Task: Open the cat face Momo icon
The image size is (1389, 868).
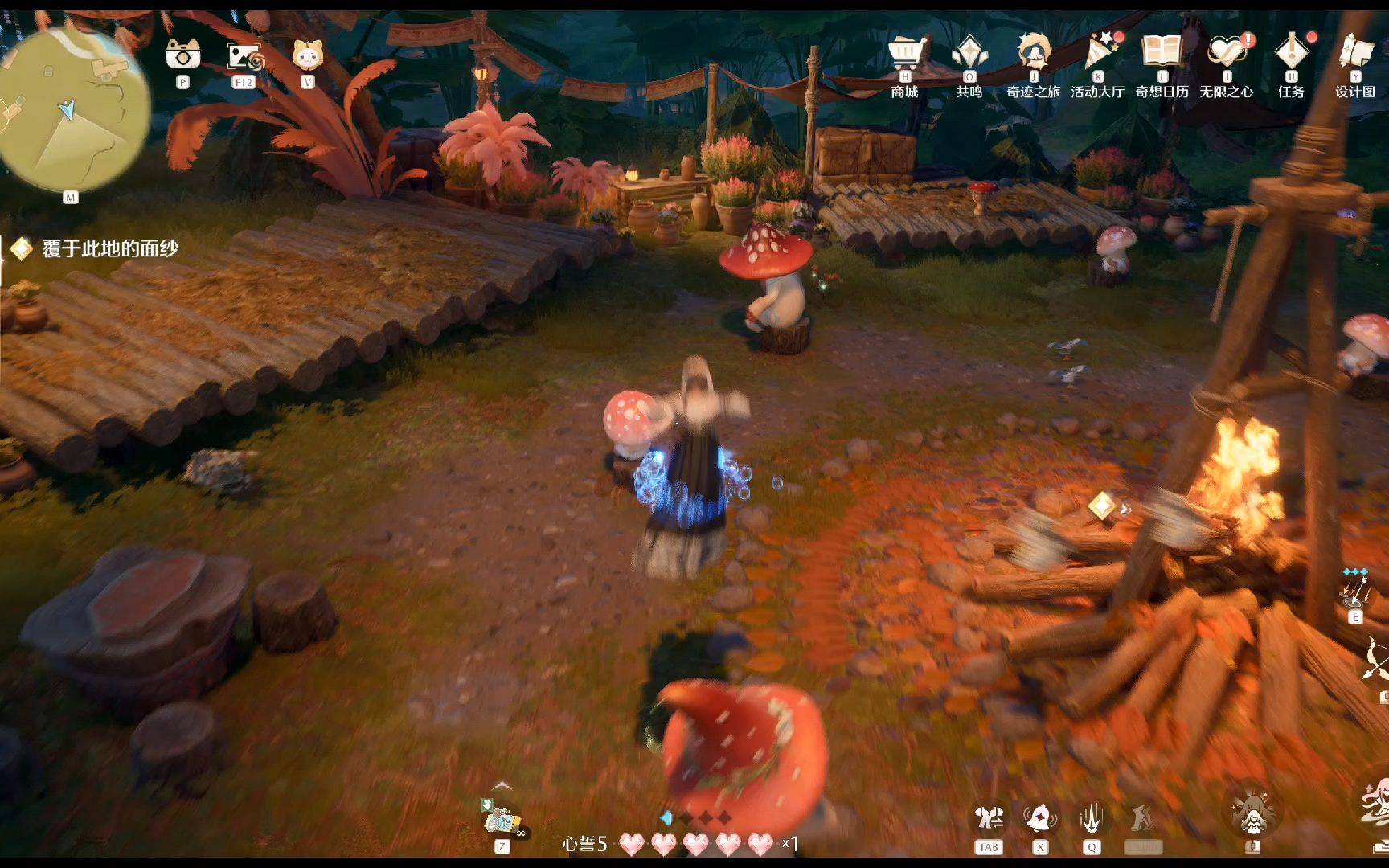Action: click(x=307, y=55)
